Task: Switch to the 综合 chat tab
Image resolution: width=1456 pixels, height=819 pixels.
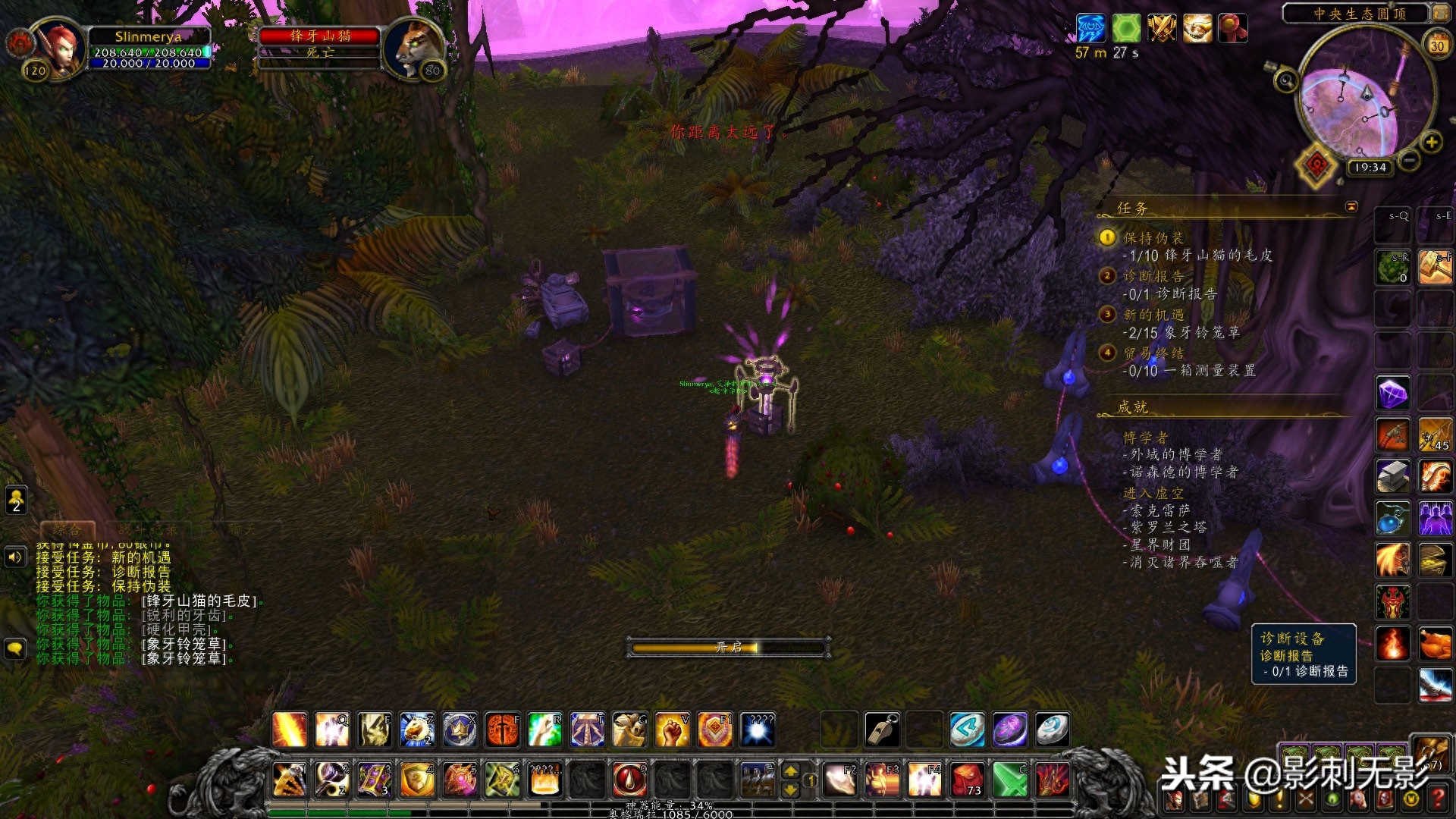Action: pos(67,529)
